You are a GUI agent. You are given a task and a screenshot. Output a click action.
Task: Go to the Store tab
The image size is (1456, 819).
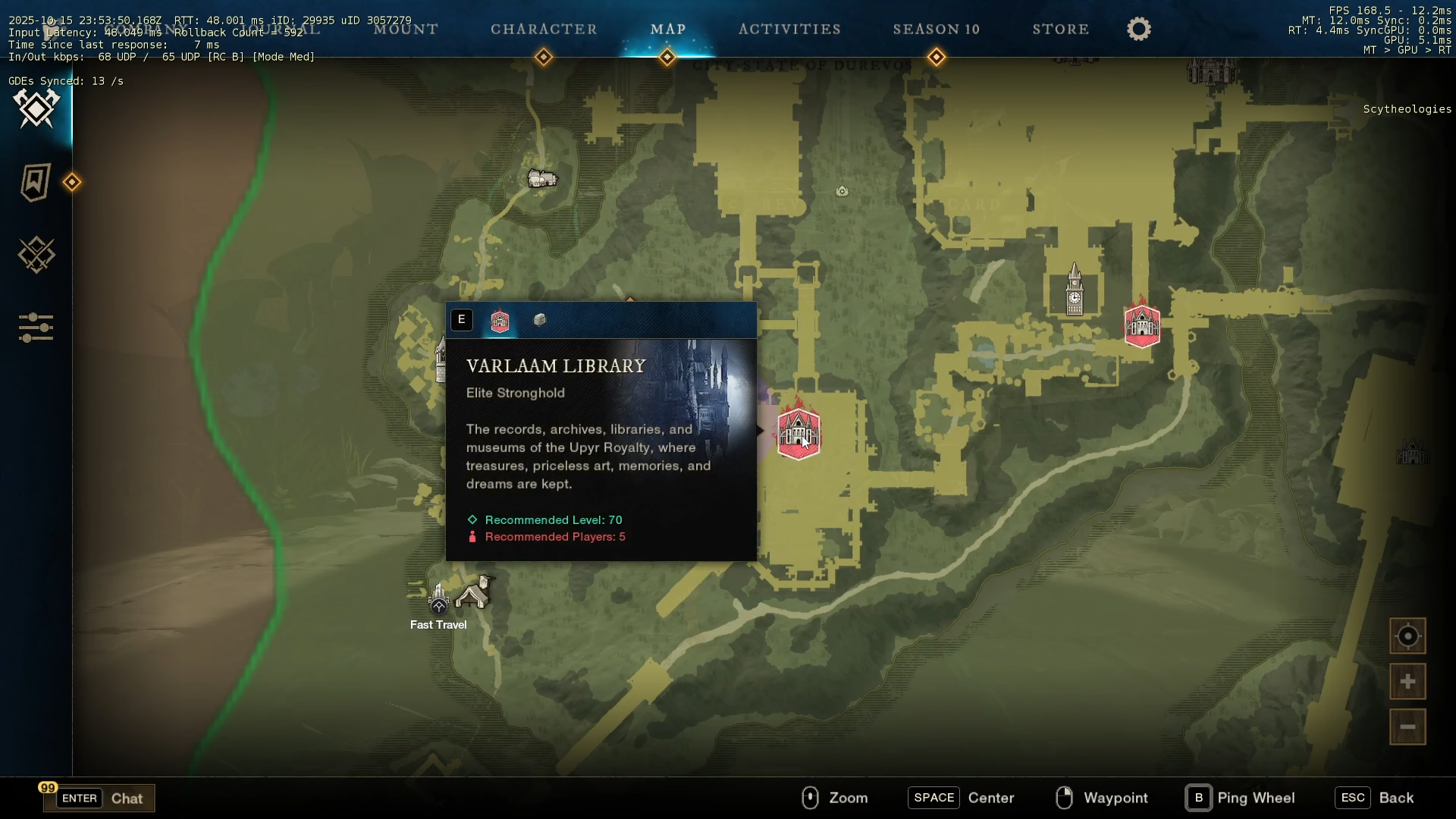click(x=1060, y=30)
